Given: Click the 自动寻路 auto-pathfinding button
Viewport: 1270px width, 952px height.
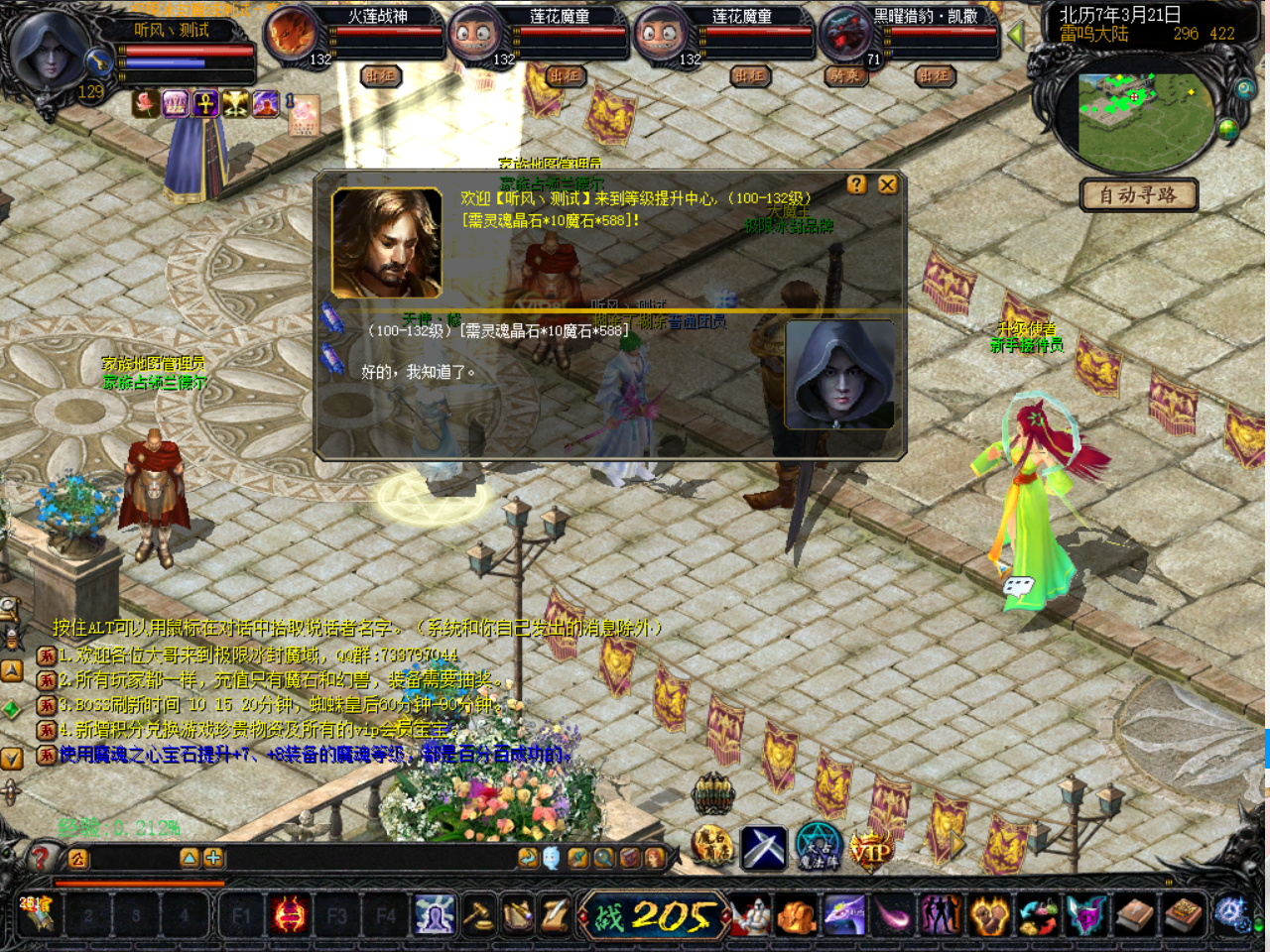Looking at the screenshot, I should (1138, 194).
